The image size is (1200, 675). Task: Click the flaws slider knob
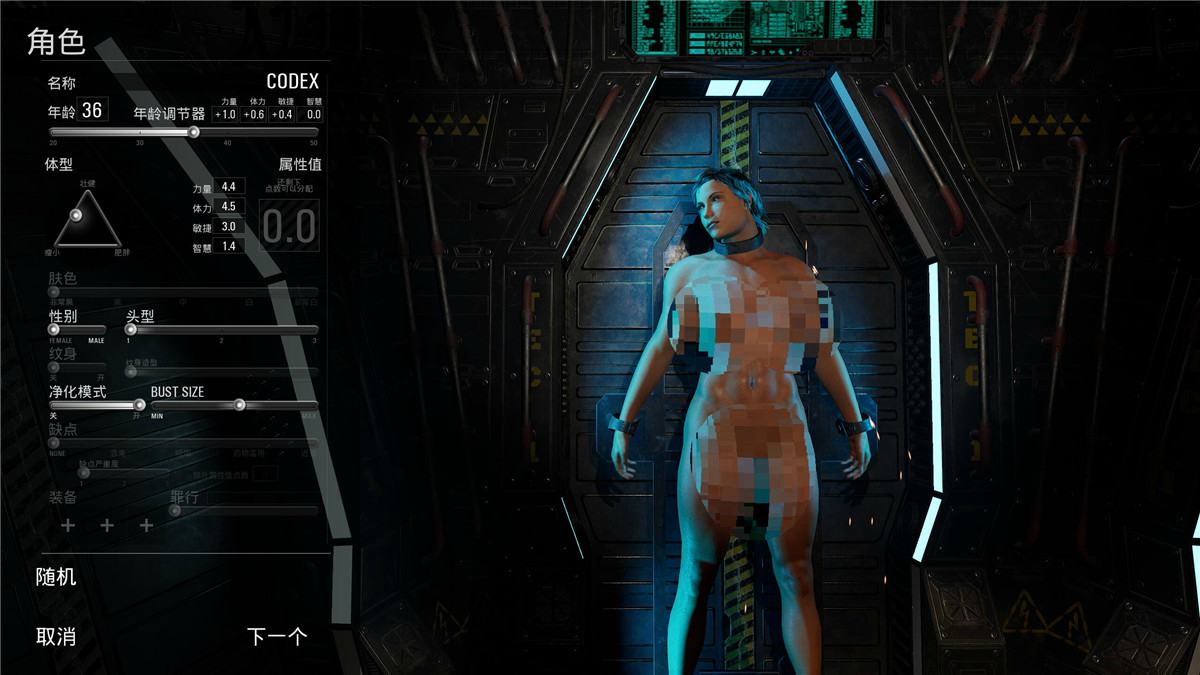coord(54,442)
